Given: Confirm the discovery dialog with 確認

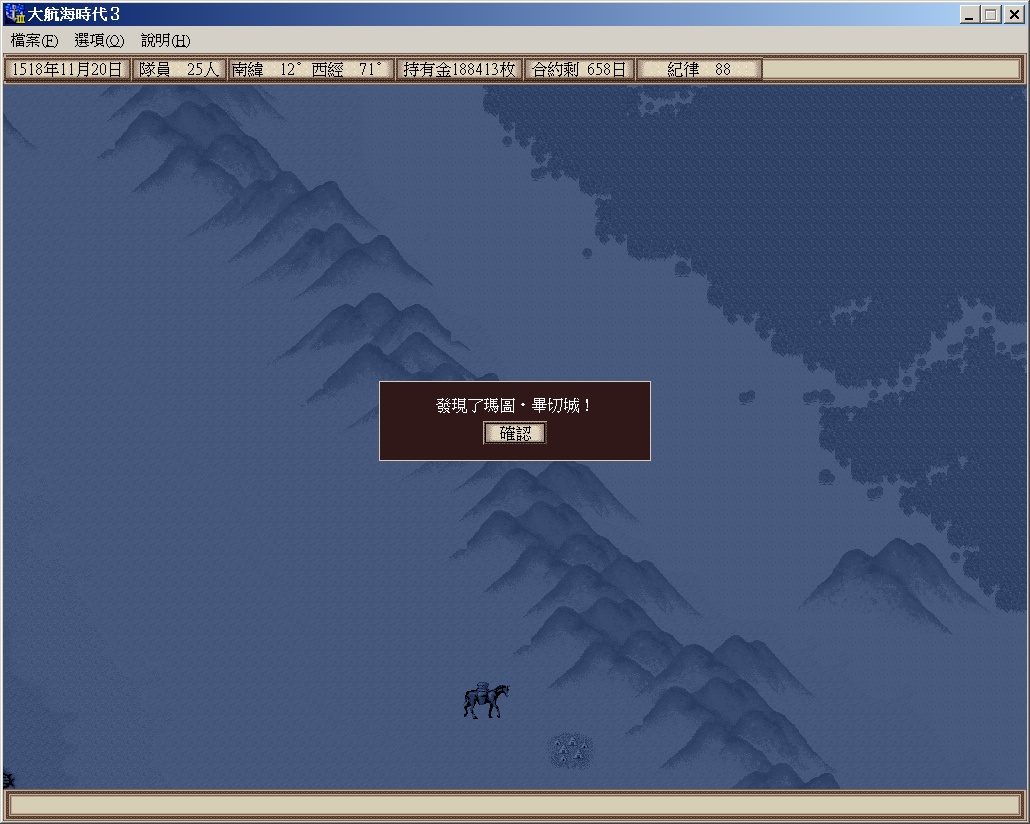Looking at the screenshot, I should click(x=515, y=433).
